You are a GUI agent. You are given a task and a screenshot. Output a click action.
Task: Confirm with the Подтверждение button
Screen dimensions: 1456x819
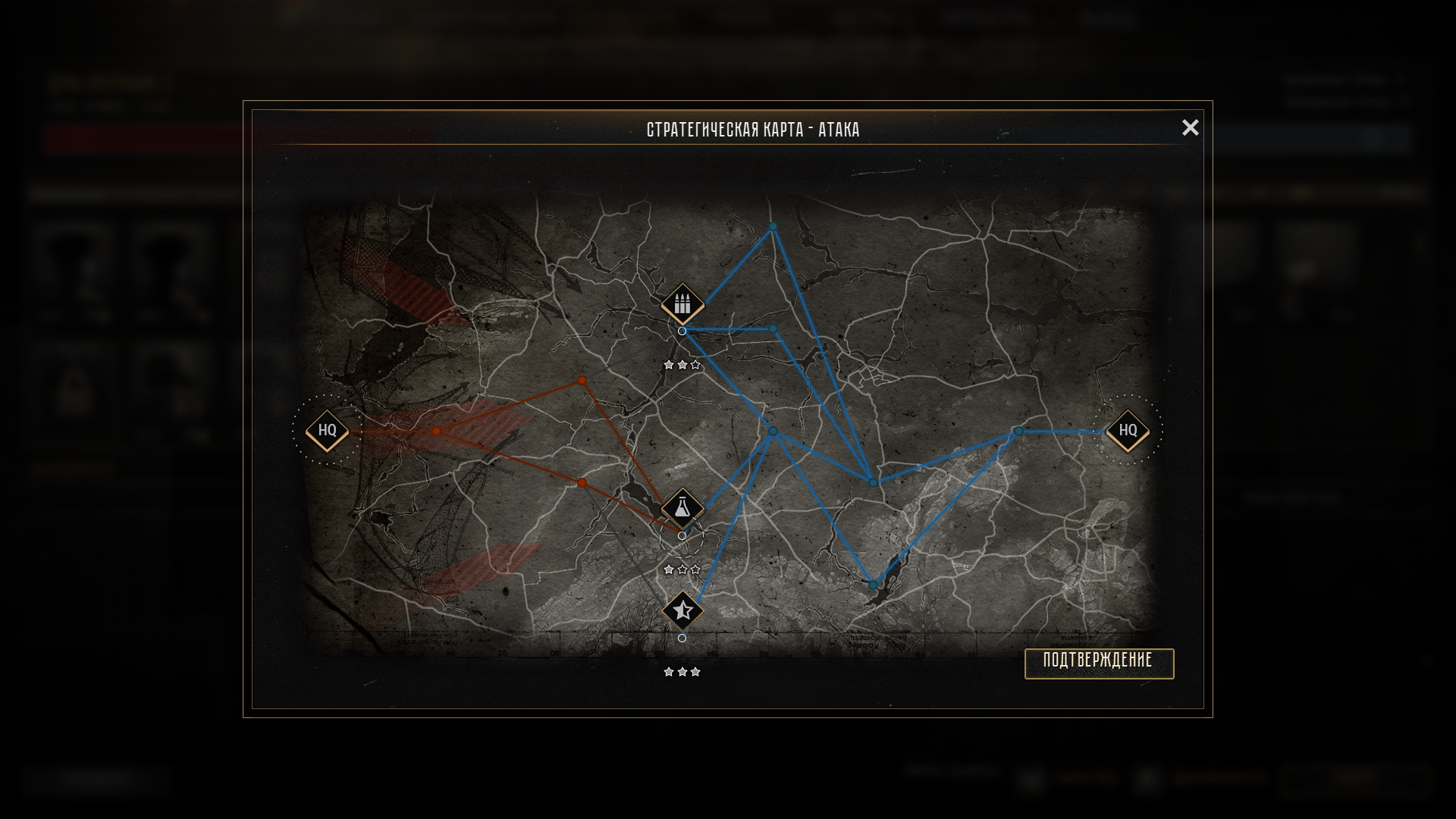tap(1099, 663)
